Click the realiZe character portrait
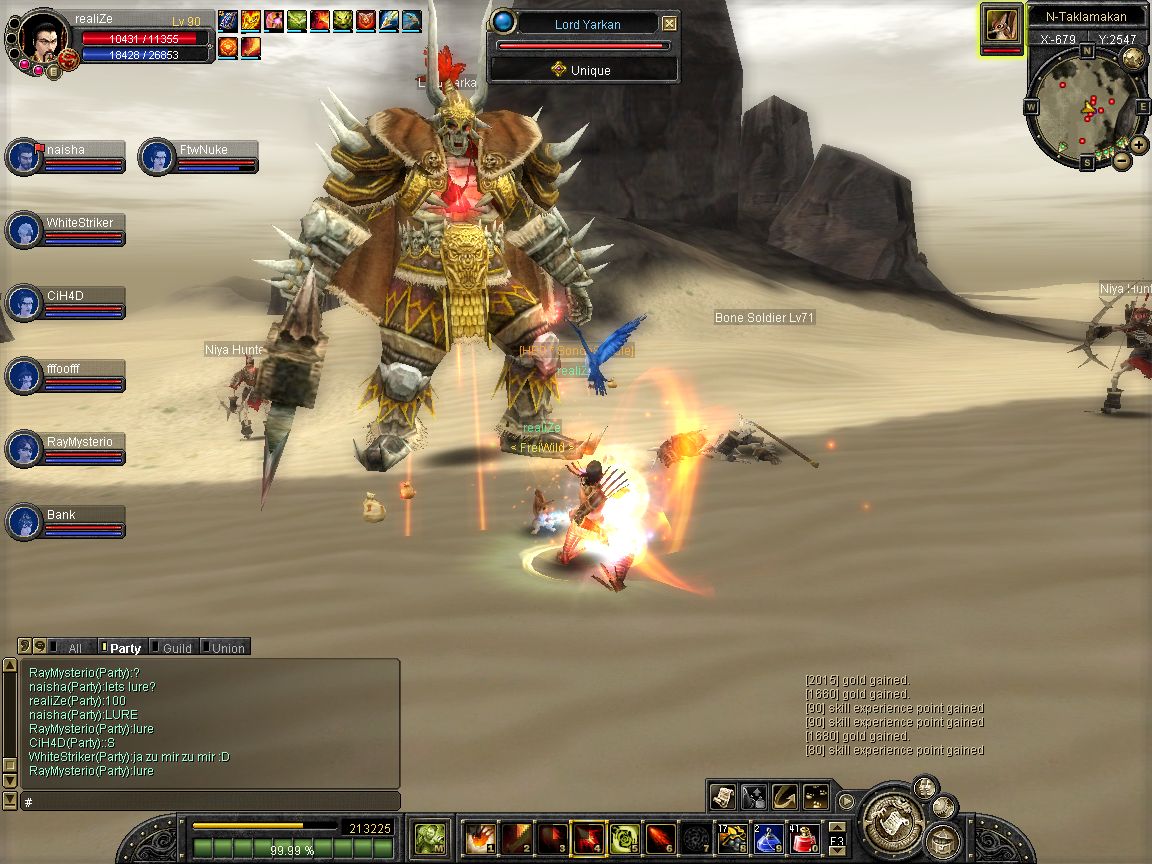This screenshot has width=1152, height=864. point(41,38)
